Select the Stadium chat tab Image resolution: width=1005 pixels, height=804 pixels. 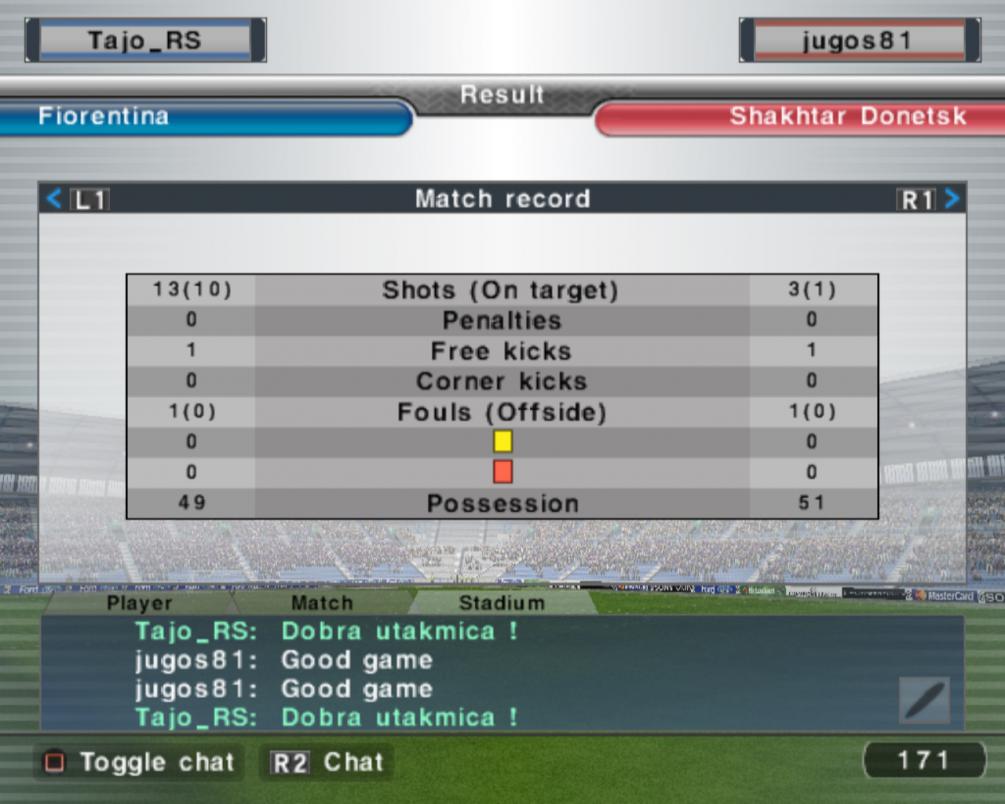point(502,603)
